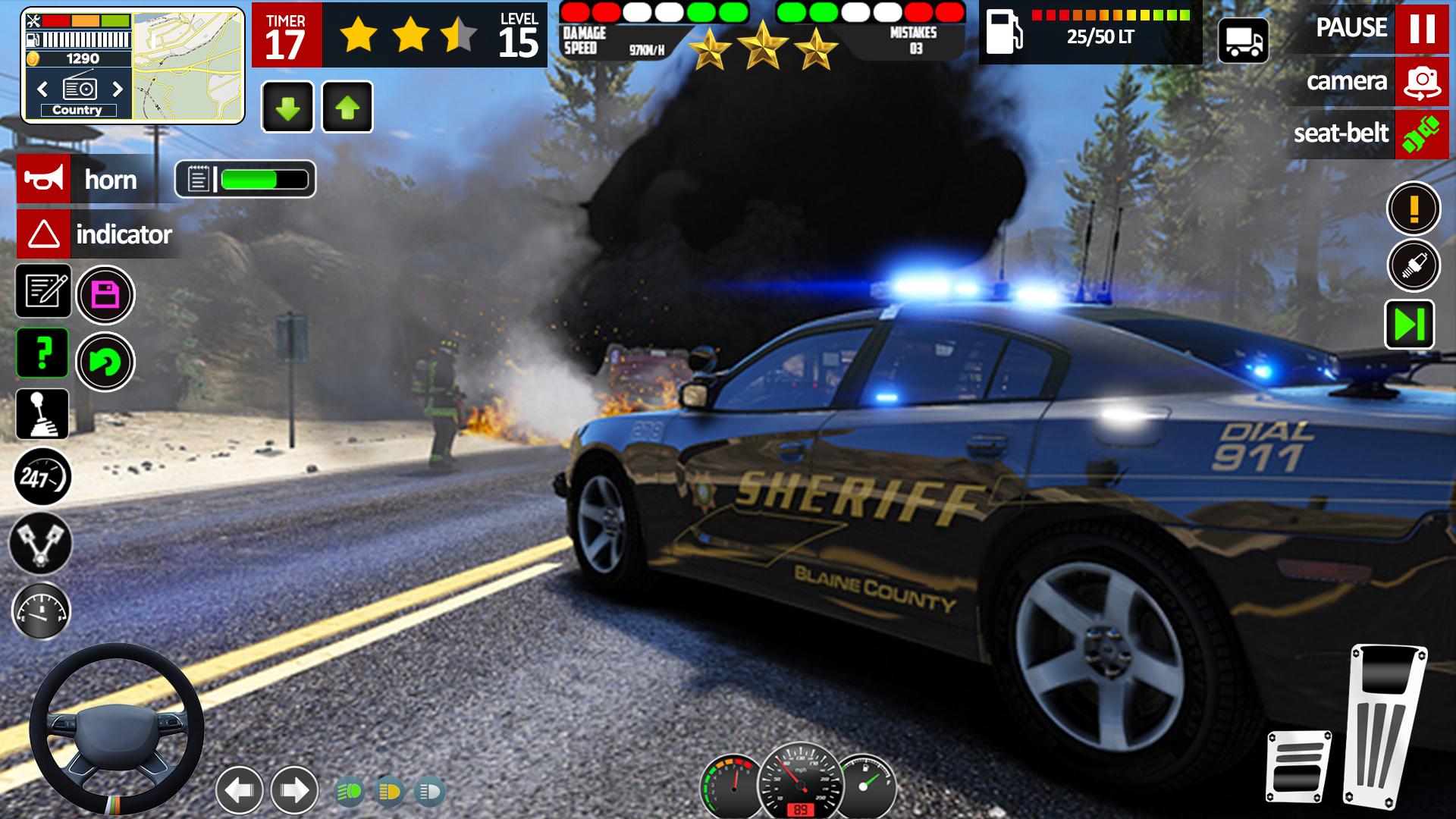Viewport: 1456px width, 819px height.
Task: Click the green down arrow button
Action: pyautogui.click(x=287, y=108)
